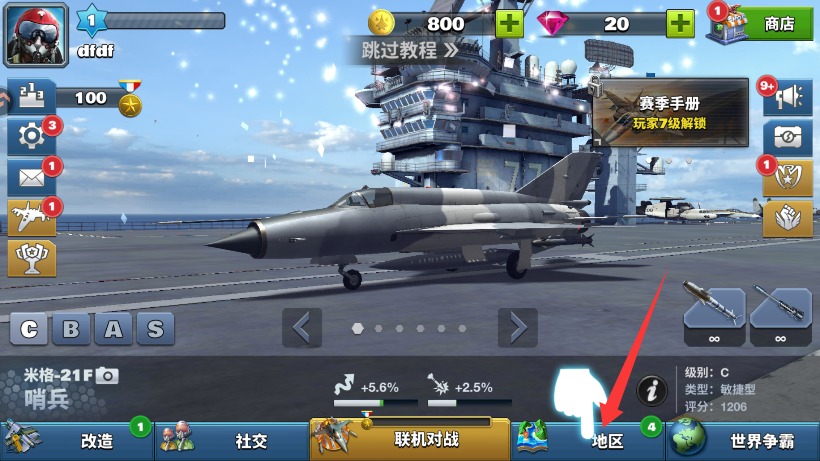Image resolution: width=820 pixels, height=461 pixels.
Task: Select the S class filter
Action: [x=155, y=329]
